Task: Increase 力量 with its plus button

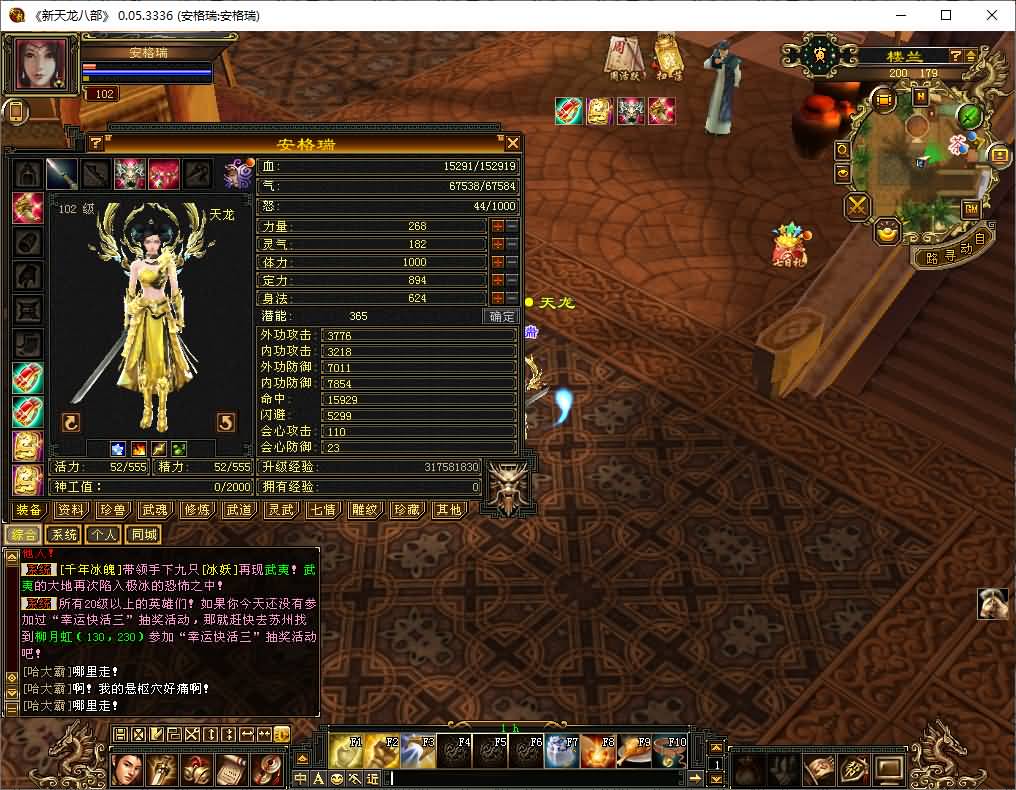Action: tap(497, 227)
